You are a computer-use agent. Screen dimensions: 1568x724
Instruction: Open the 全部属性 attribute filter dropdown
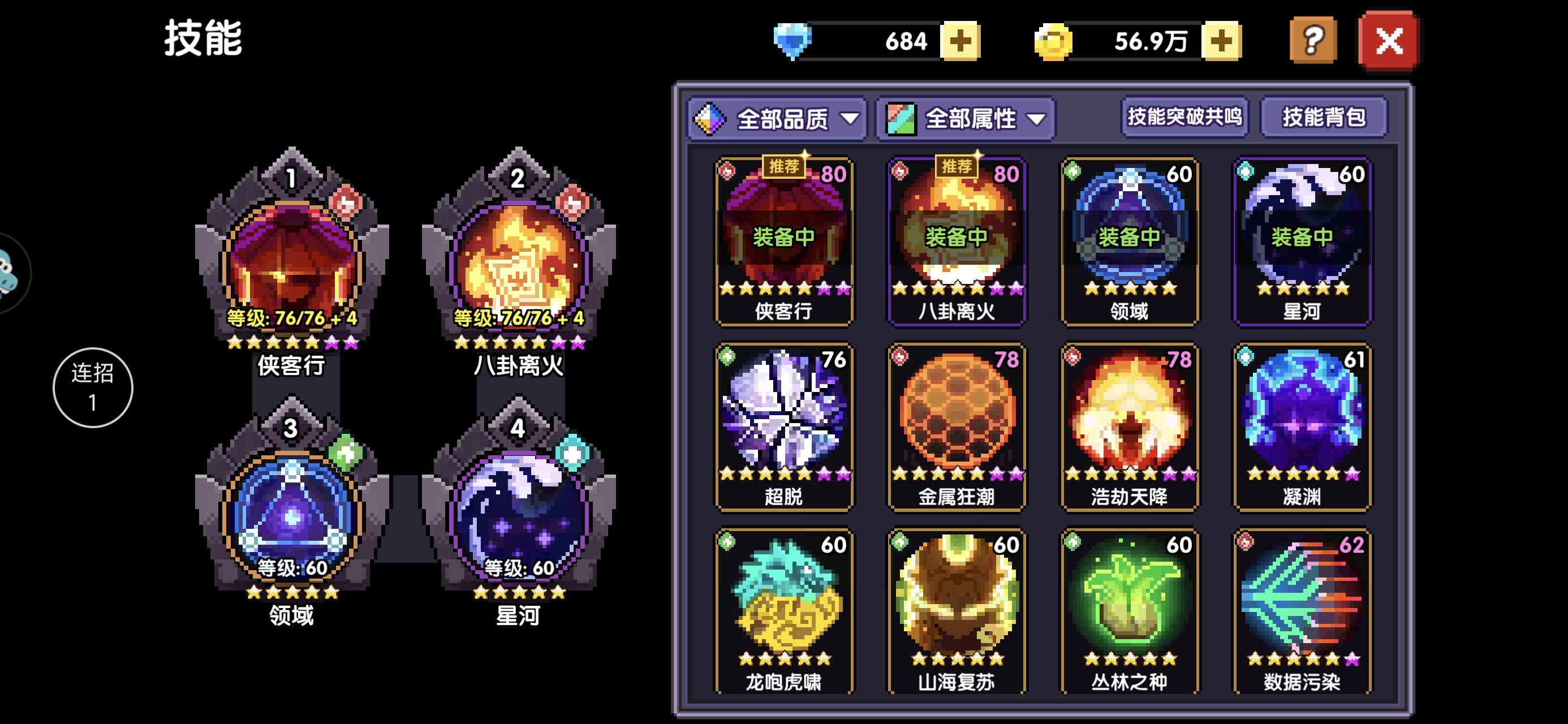pos(966,119)
